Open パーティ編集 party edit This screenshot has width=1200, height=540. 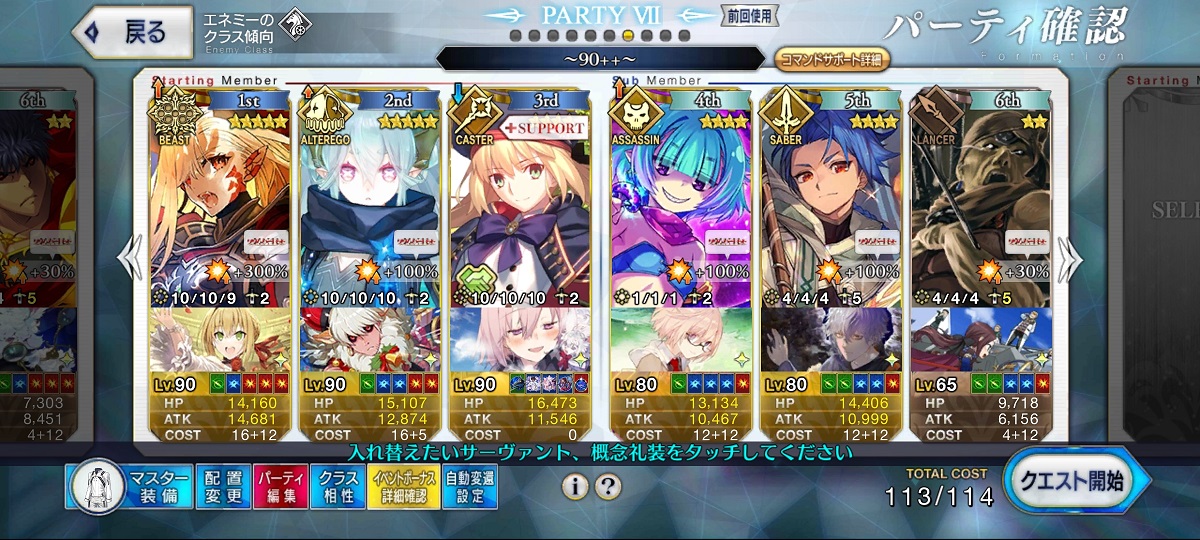click(279, 487)
